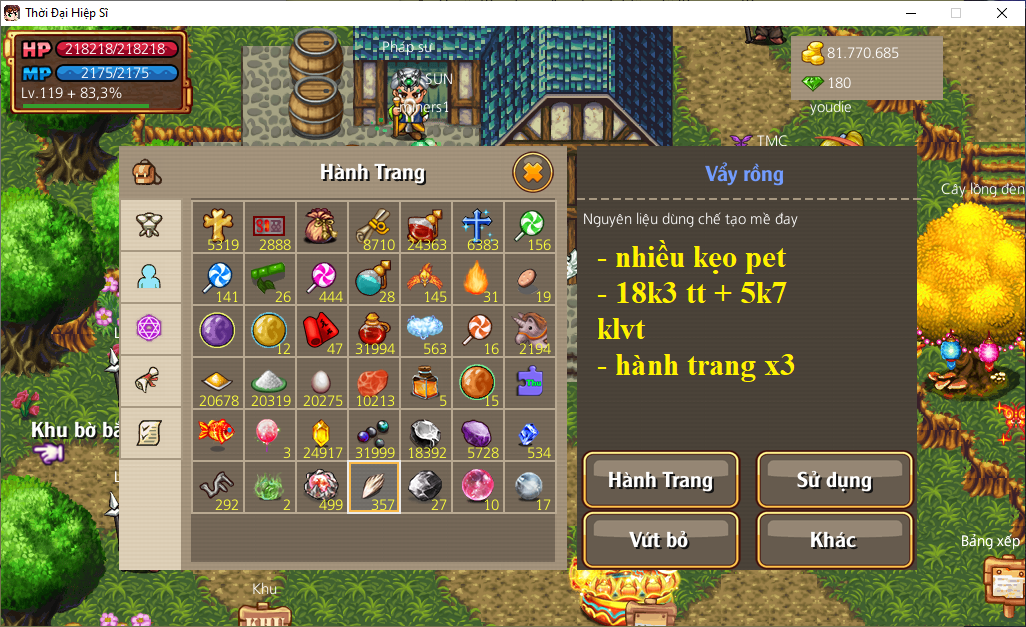Click the Hành Trang button in item panel
This screenshot has height=627, width=1026.
pos(660,480)
